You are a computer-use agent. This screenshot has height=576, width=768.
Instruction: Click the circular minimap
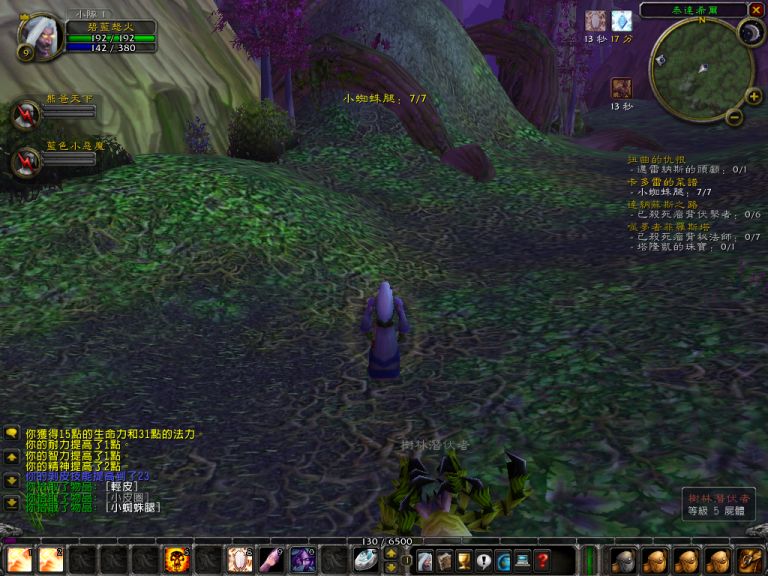(699, 68)
